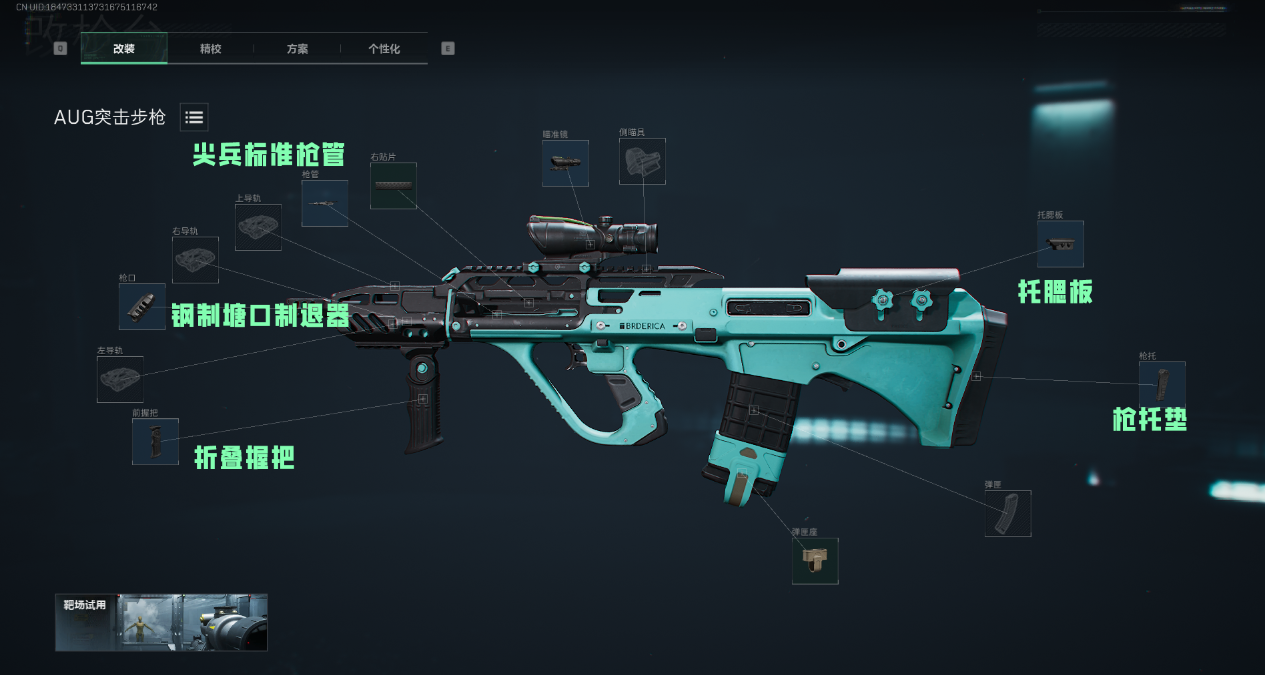Image resolution: width=1265 pixels, height=675 pixels.
Task: Start the 靶场试用 firing range trial
Action: pyautogui.click(x=161, y=622)
